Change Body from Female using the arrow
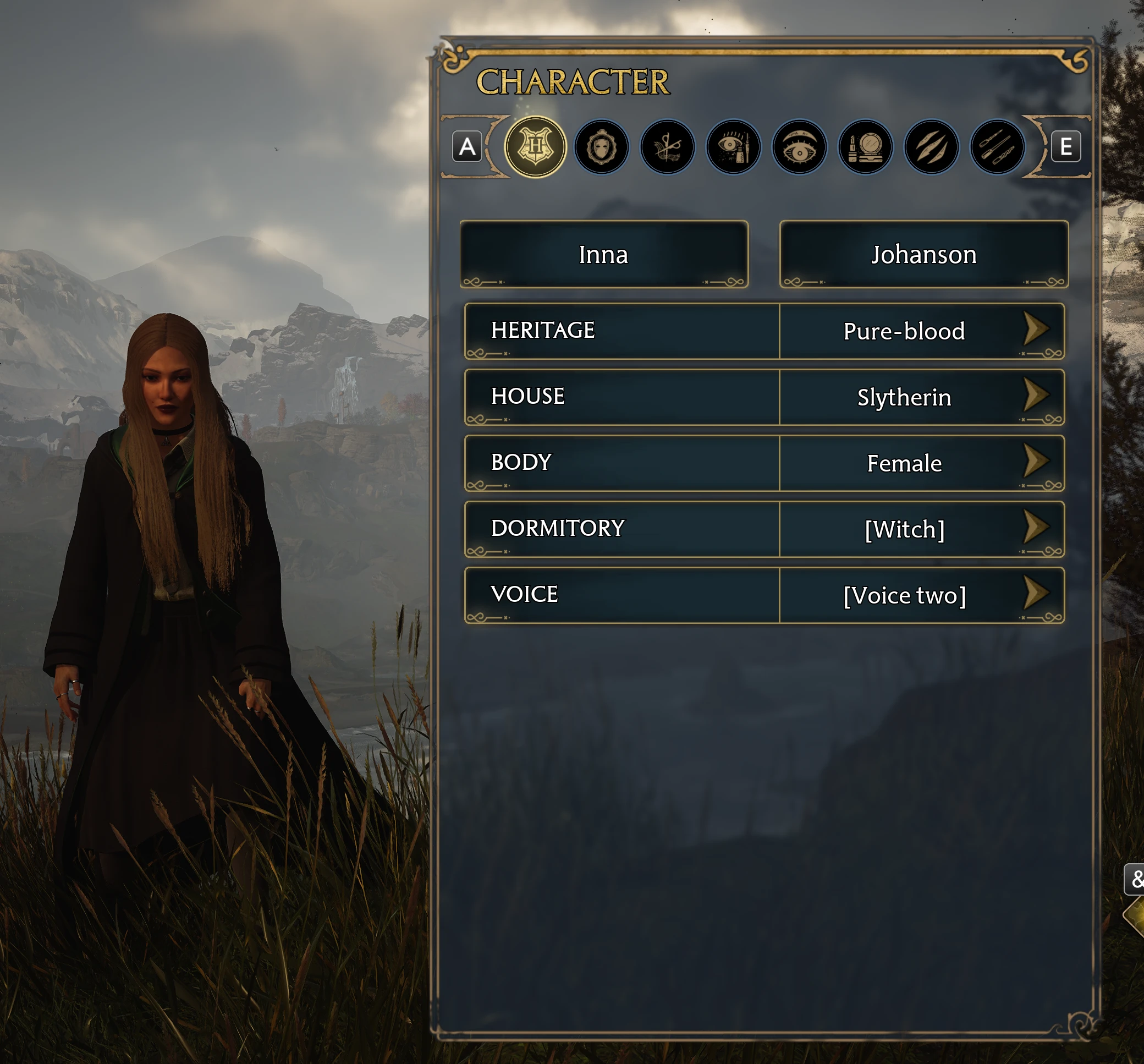 tap(1039, 462)
